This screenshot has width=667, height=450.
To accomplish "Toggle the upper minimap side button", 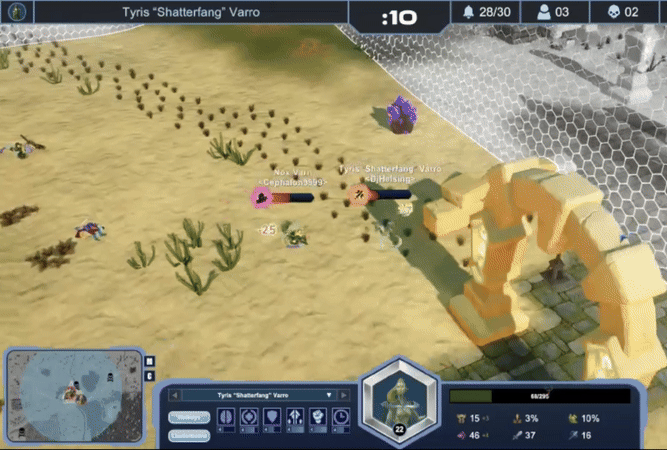I will (150, 361).
